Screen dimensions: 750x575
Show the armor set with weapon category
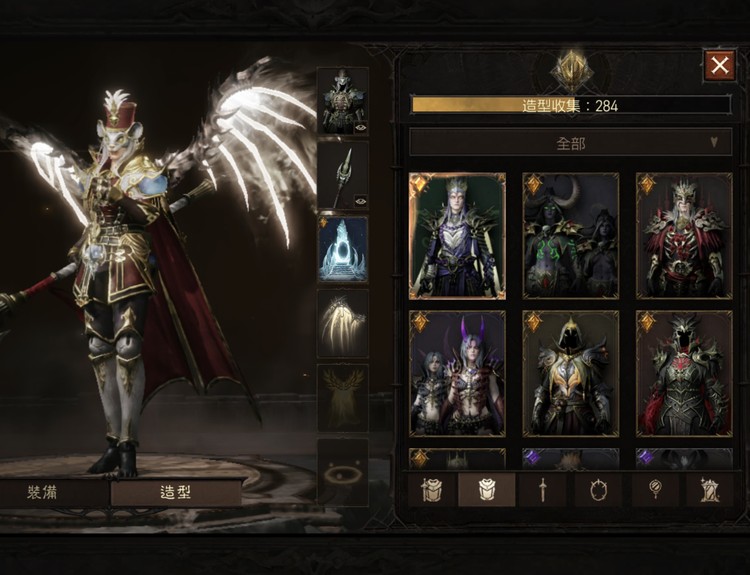[x=431, y=490]
